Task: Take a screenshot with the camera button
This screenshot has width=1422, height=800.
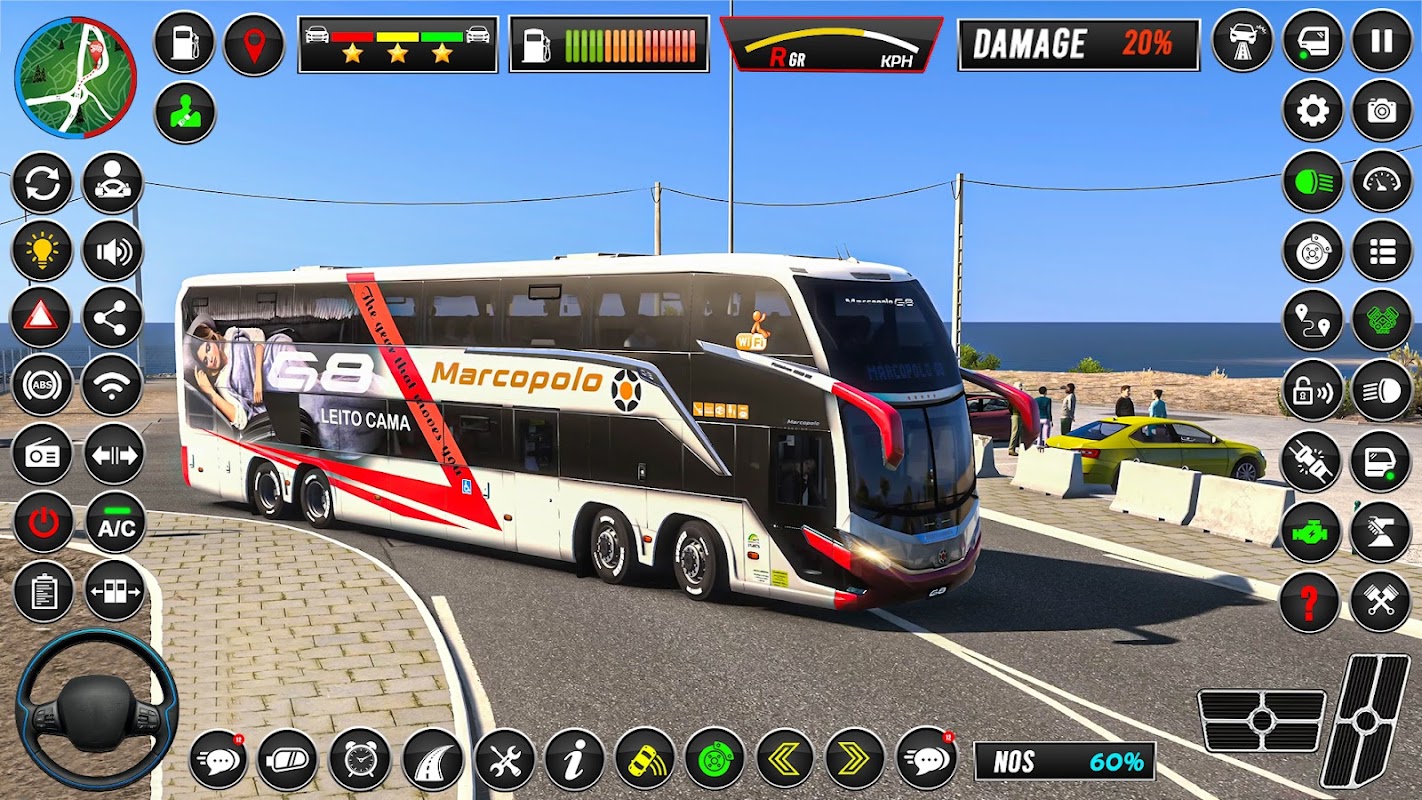Action: [1381, 110]
